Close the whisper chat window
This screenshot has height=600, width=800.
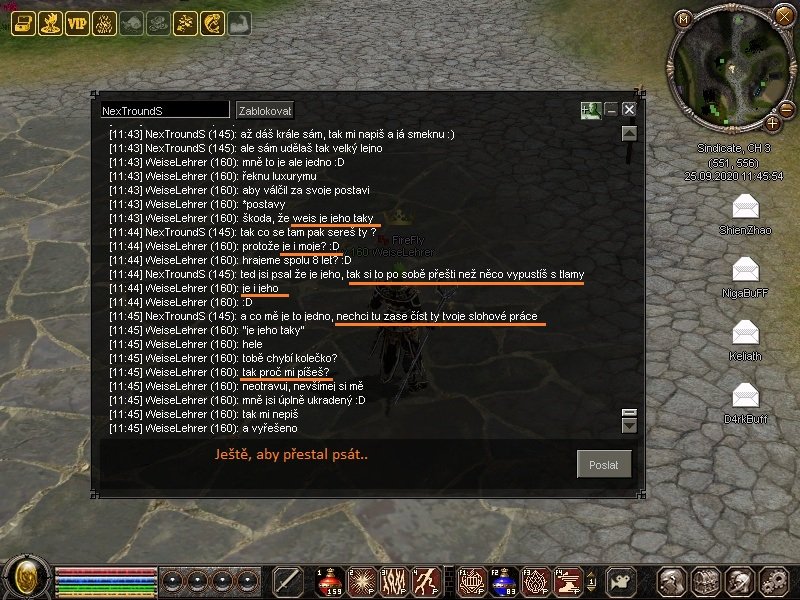[x=629, y=109]
